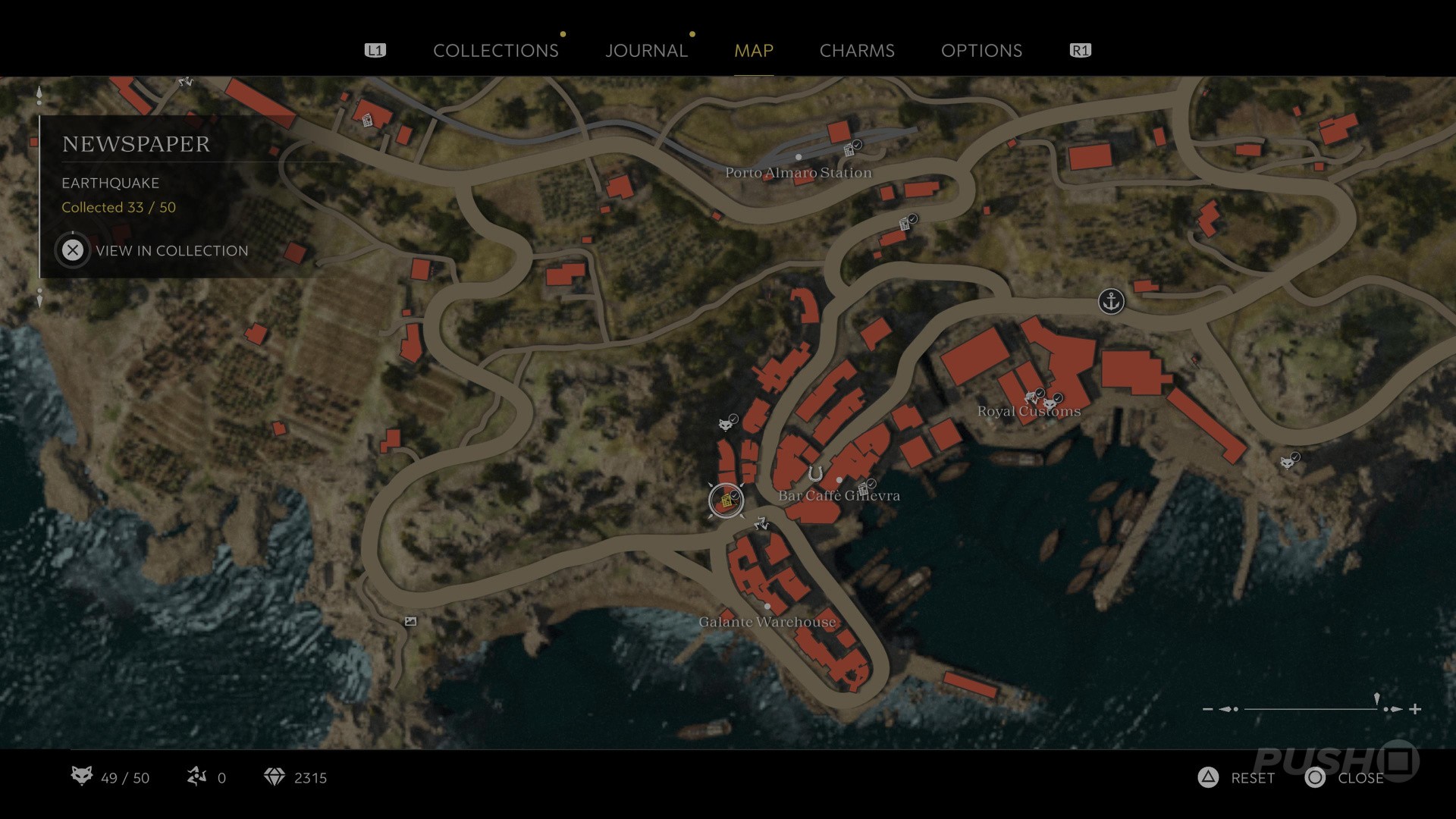Click the anchor map marker
The height and width of the screenshot is (819, 1456).
click(x=1111, y=302)
